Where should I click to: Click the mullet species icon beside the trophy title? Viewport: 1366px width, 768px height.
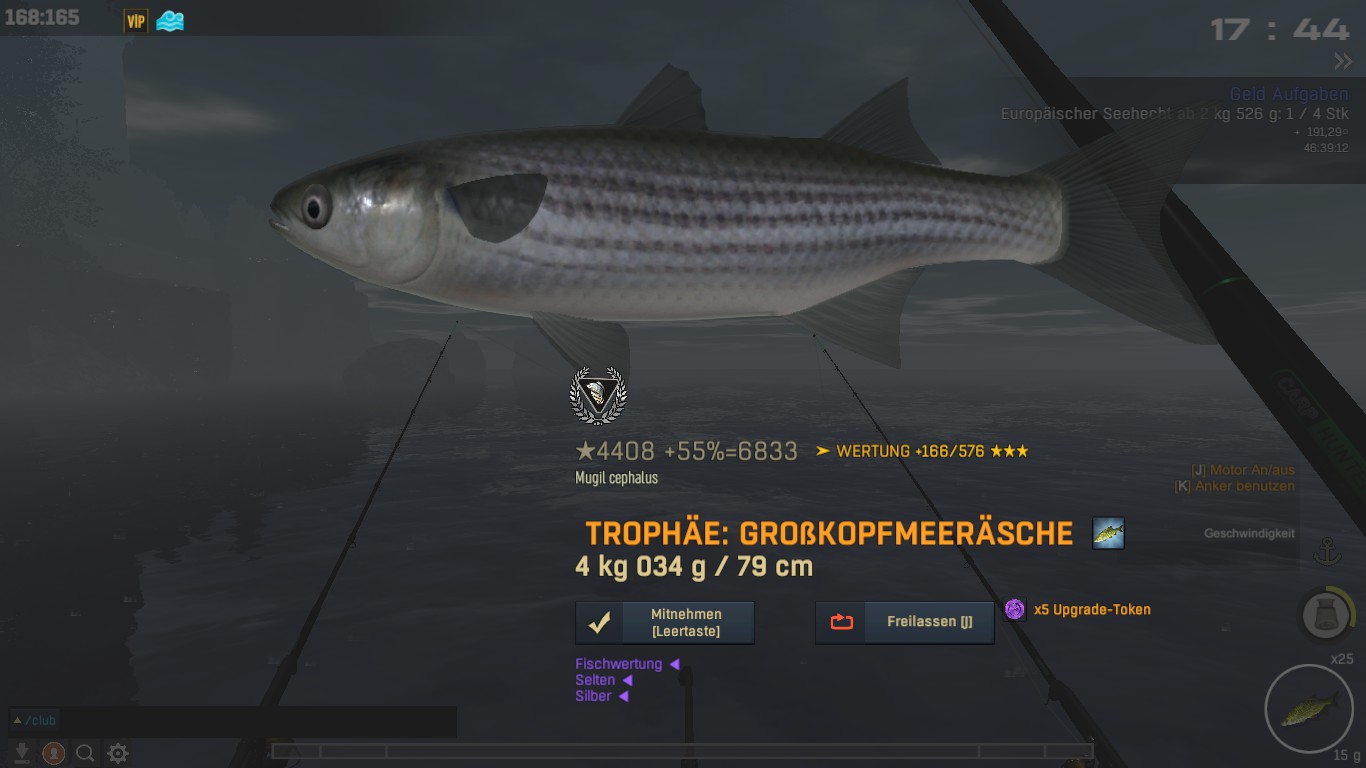(x=1108, y=533)
